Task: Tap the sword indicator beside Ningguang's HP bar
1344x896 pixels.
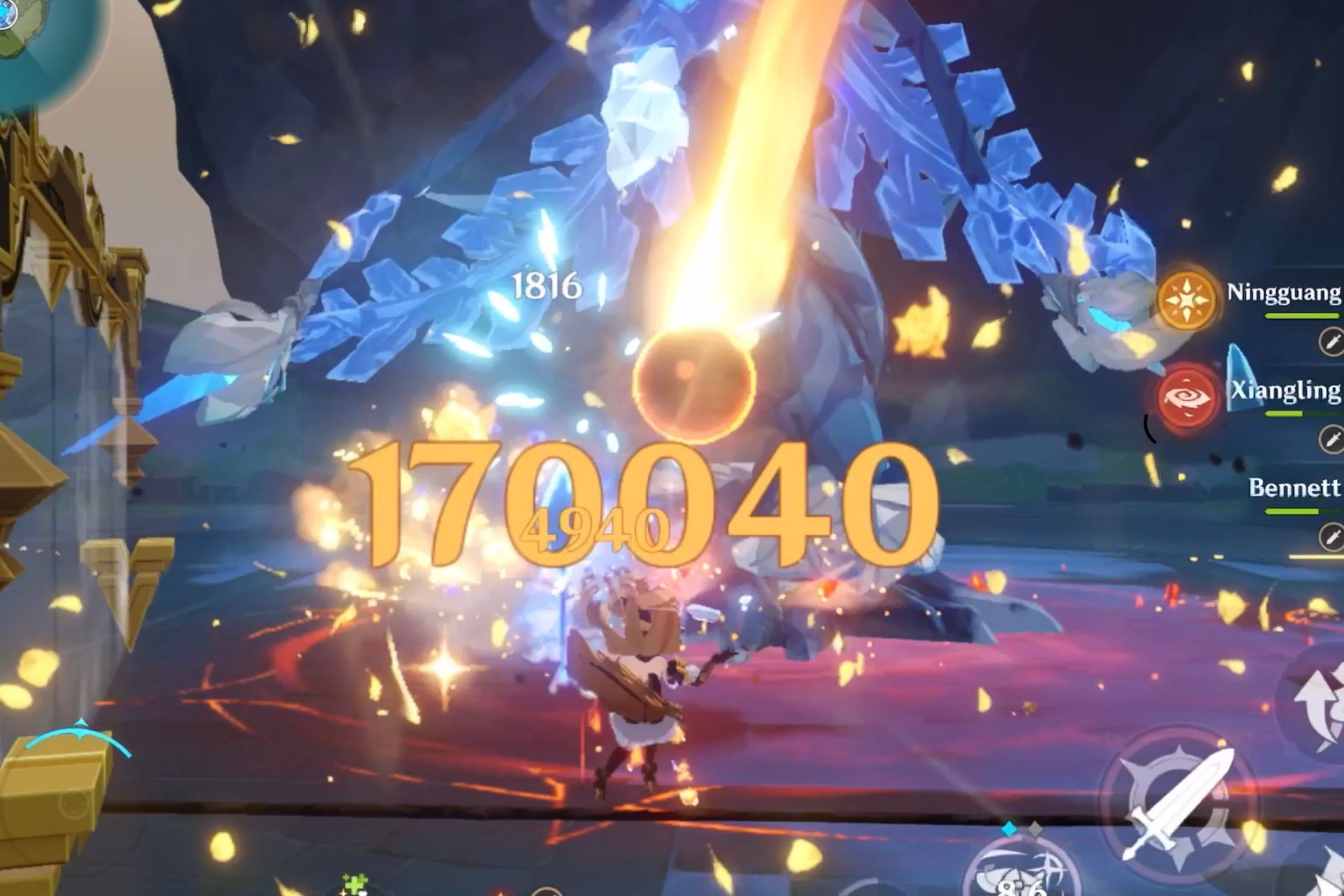Action: [x=1331, y=342]
